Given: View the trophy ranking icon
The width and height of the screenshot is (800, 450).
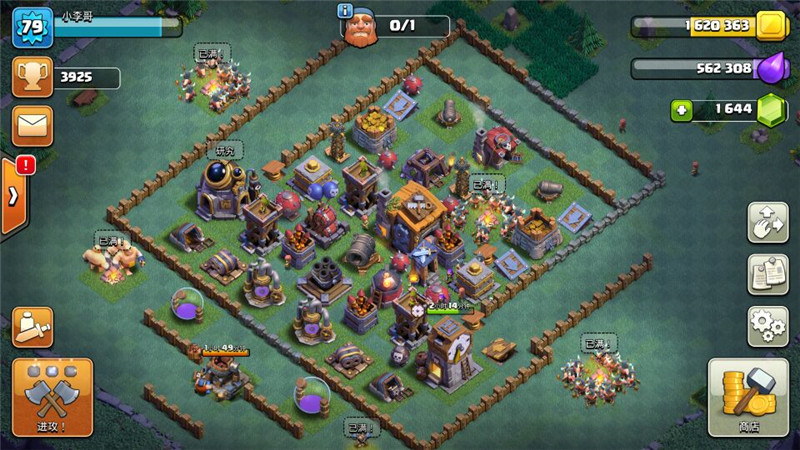Looking at the screenshot, I should click(x=32, y=77).
